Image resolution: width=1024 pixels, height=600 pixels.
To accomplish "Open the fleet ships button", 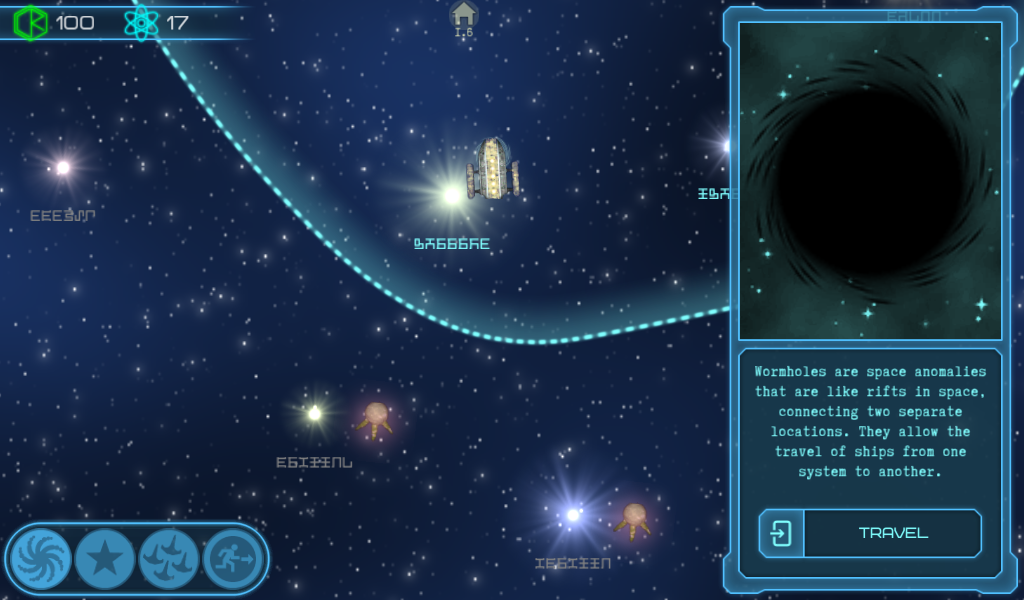I will (169, 558).
